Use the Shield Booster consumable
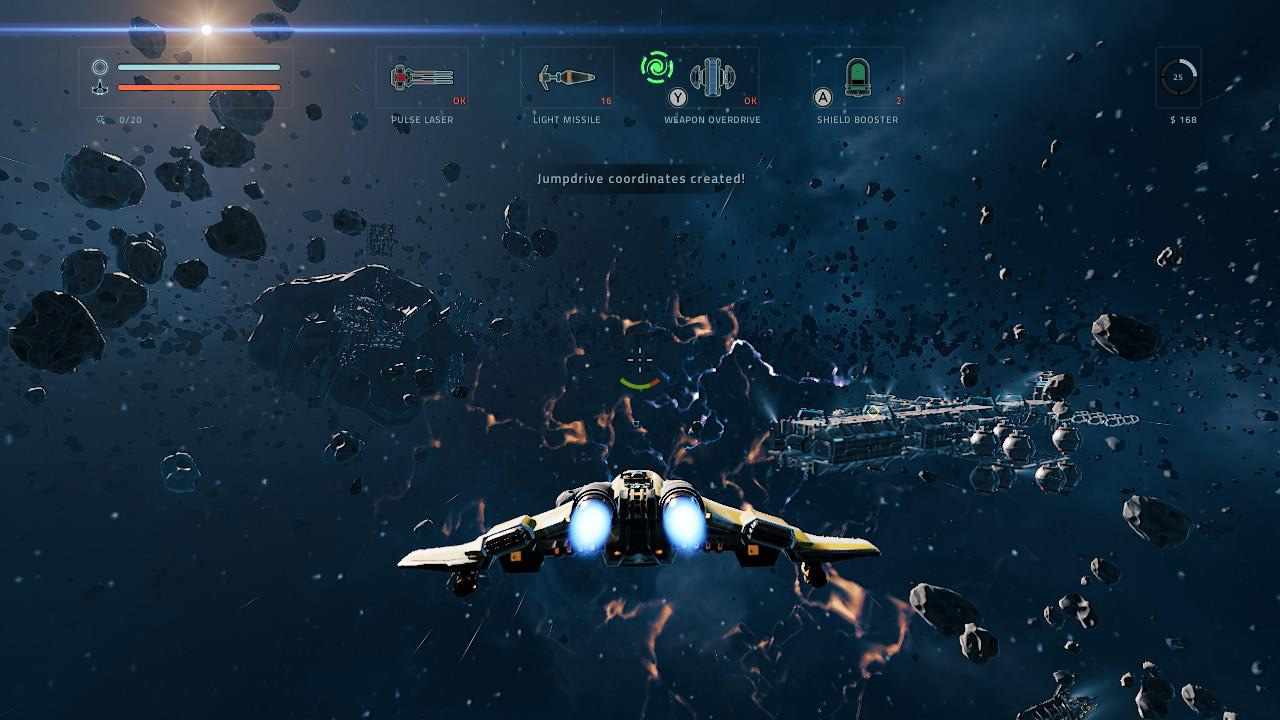Viewport: 1280px width, 720px height. point(858,78)
